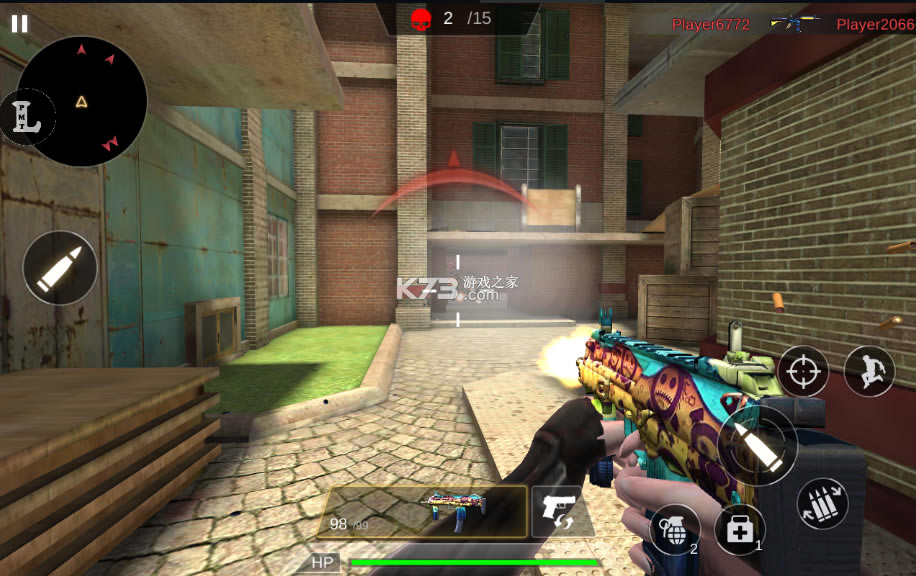
Task: Fire using the large bullet button beside reload
Action: tap(756, 444)
